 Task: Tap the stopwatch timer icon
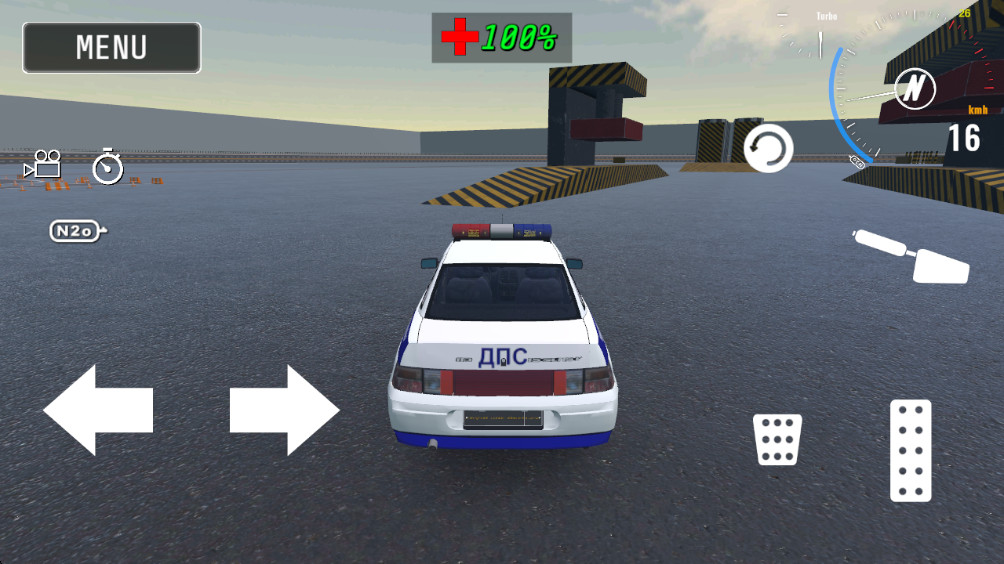[107, 166]
